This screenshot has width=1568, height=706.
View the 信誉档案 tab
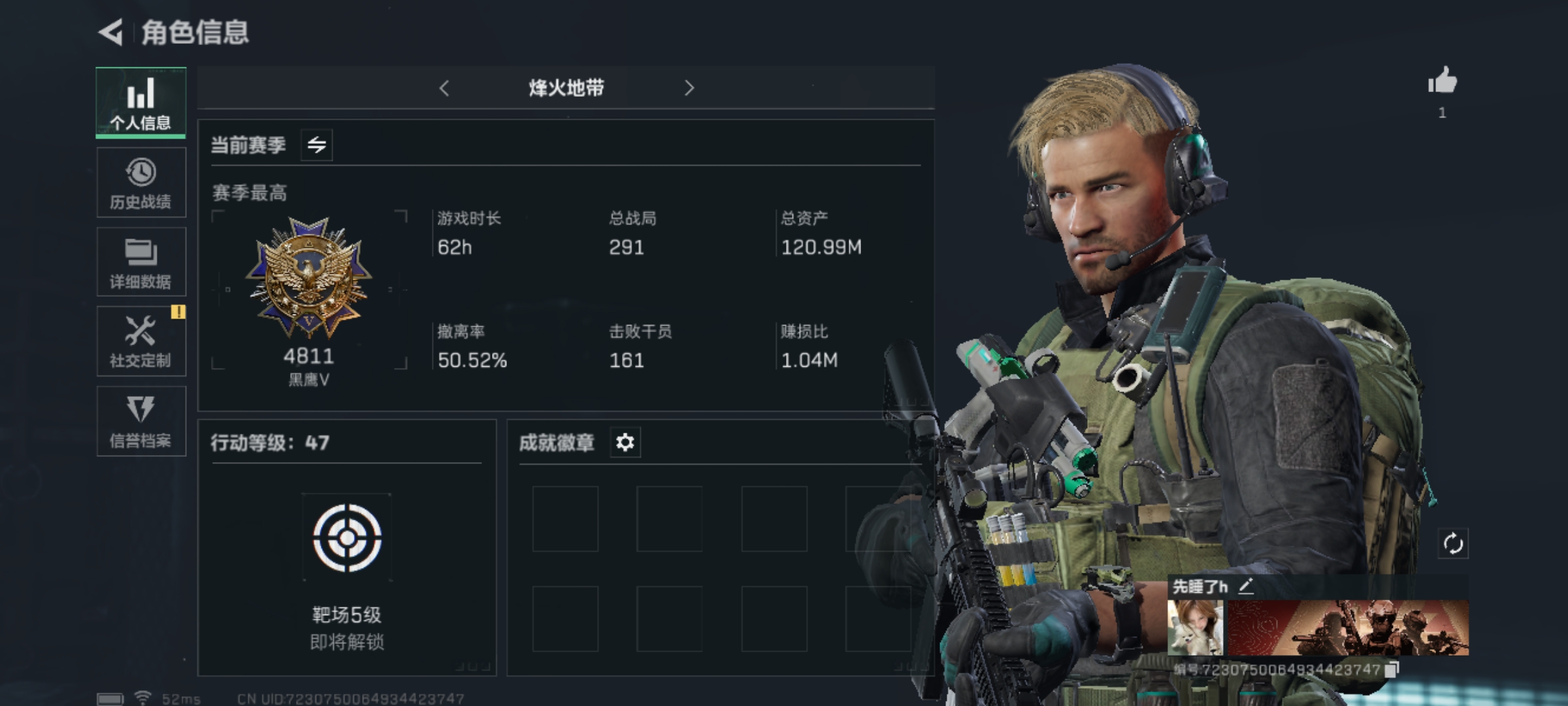point(141,421)
